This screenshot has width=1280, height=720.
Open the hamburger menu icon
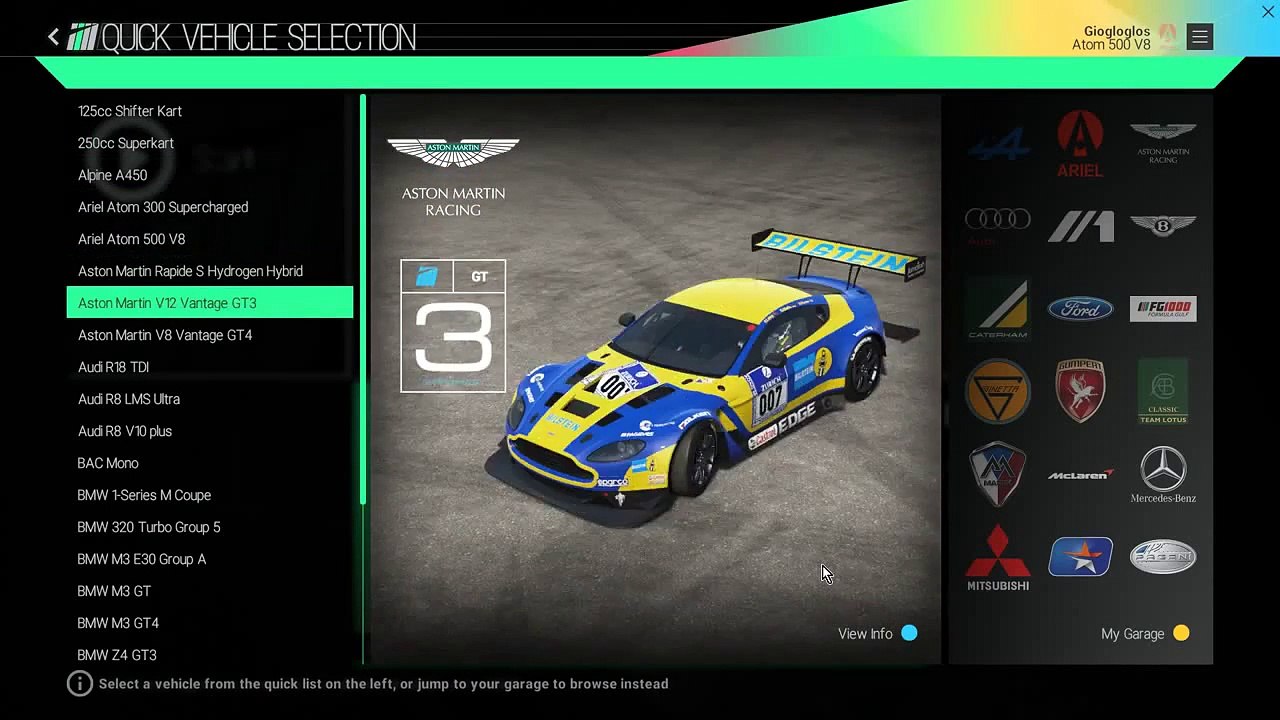click(x=1199, y=38)
